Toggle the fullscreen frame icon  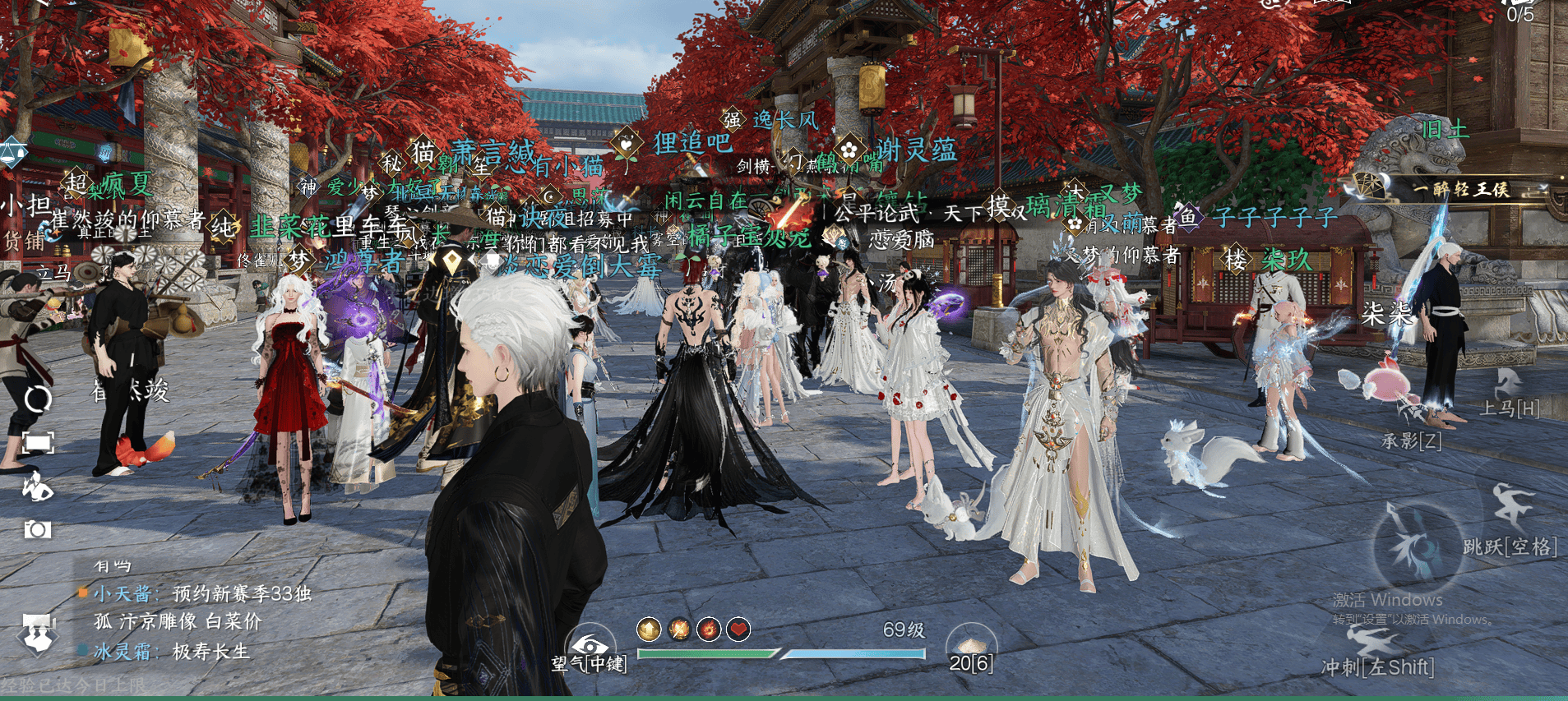(38, 443)
